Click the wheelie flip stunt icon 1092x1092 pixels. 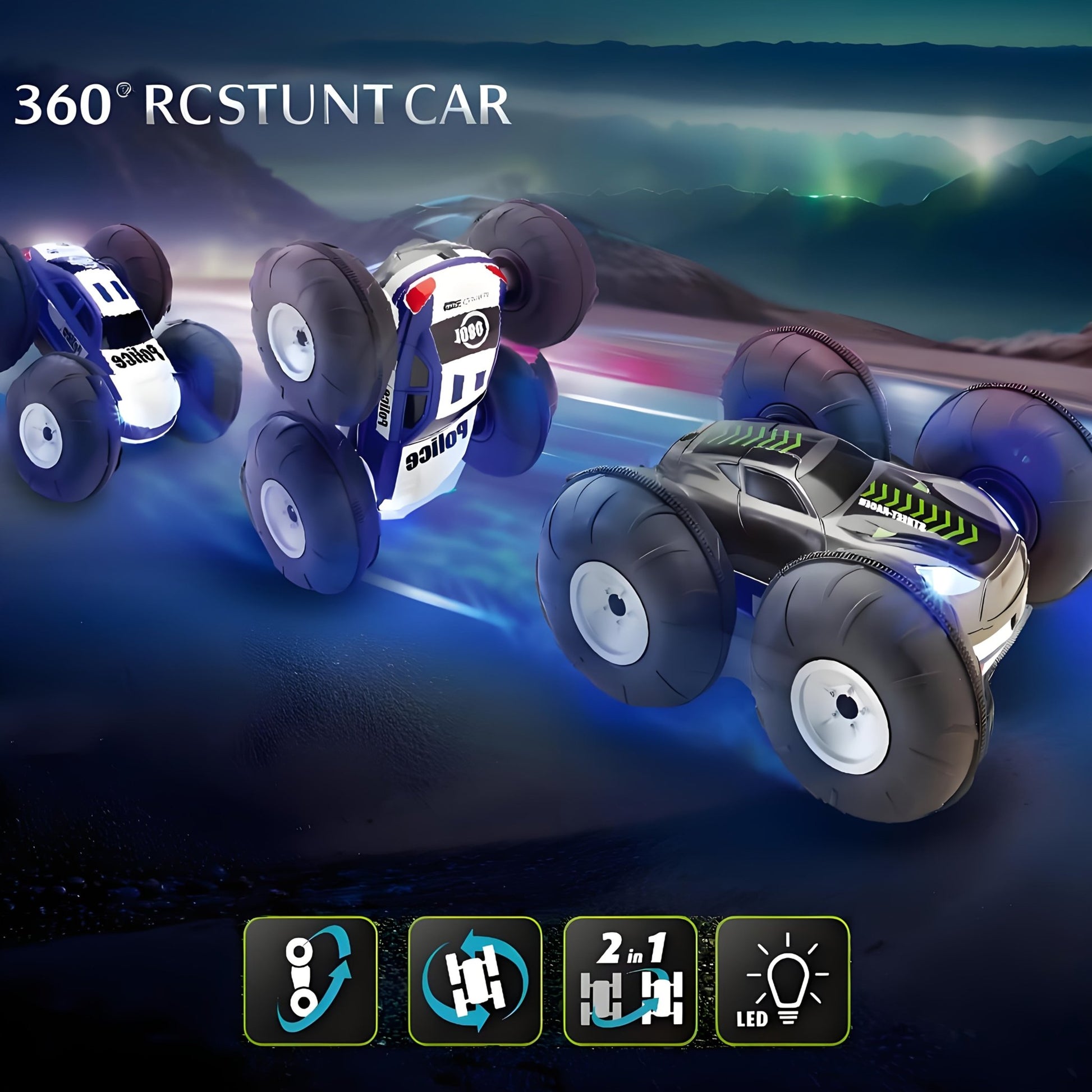(x=310, y=981)
